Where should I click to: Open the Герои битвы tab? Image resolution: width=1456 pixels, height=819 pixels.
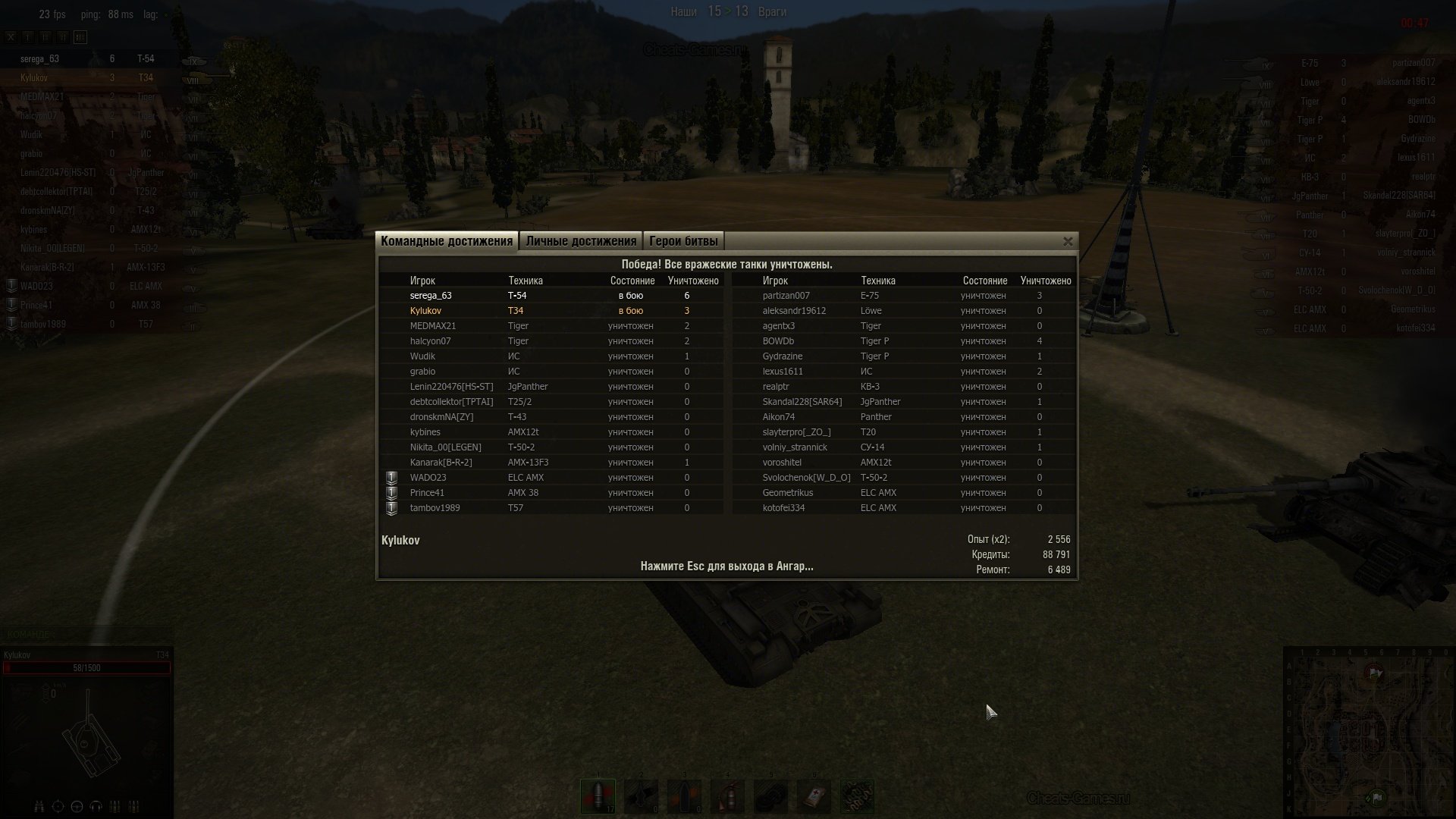click(x=683, y=241)
